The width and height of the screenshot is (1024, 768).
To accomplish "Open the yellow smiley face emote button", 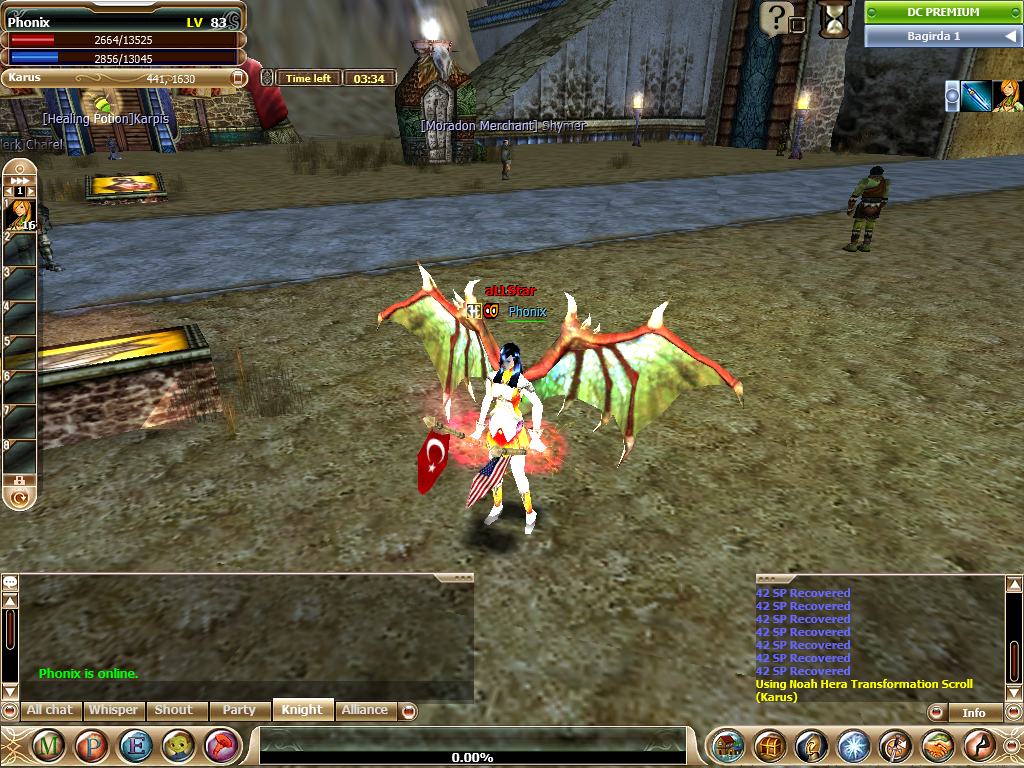I will (179, 746).
